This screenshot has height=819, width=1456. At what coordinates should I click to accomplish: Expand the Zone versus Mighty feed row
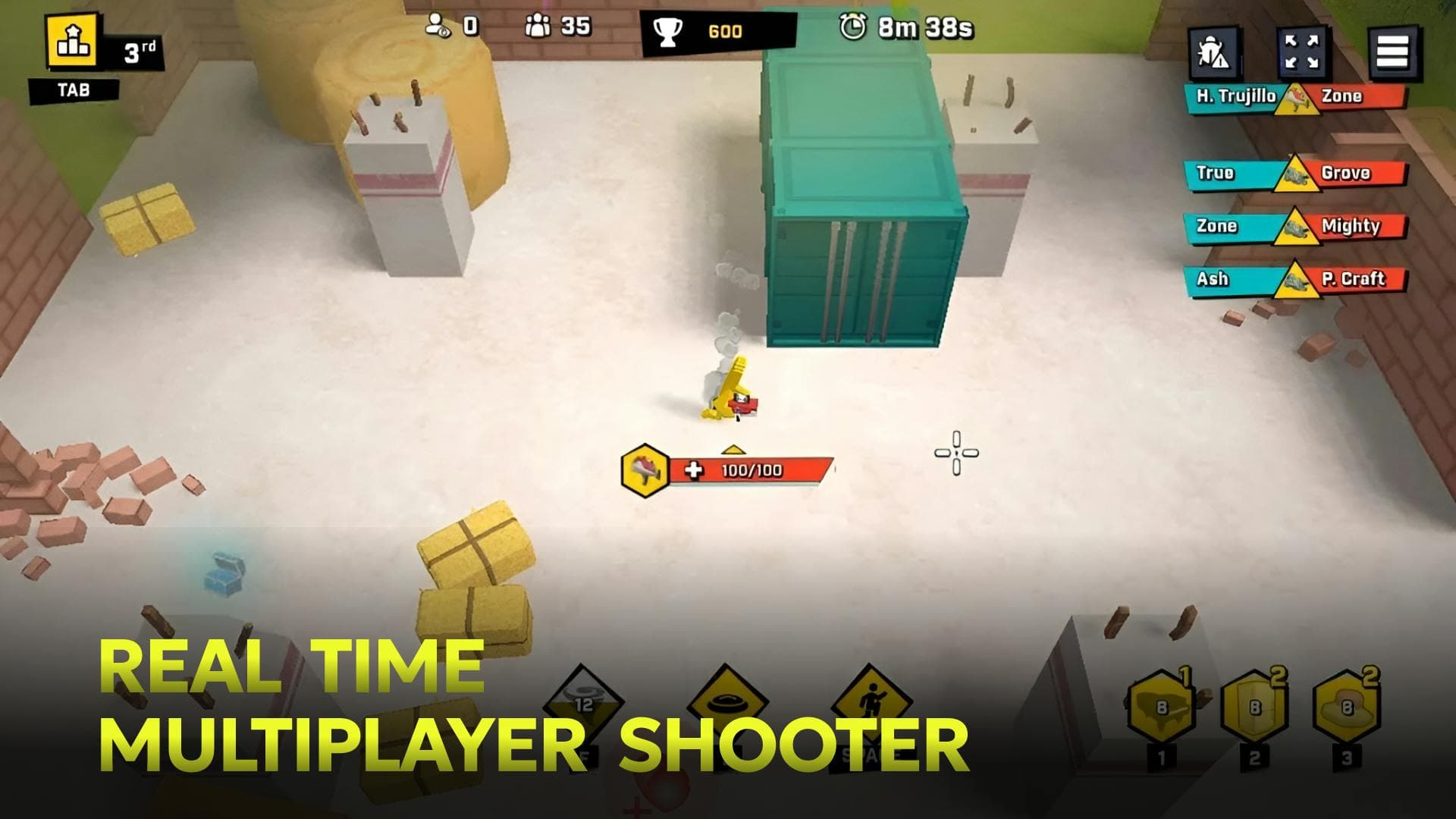coord(1289,226)
